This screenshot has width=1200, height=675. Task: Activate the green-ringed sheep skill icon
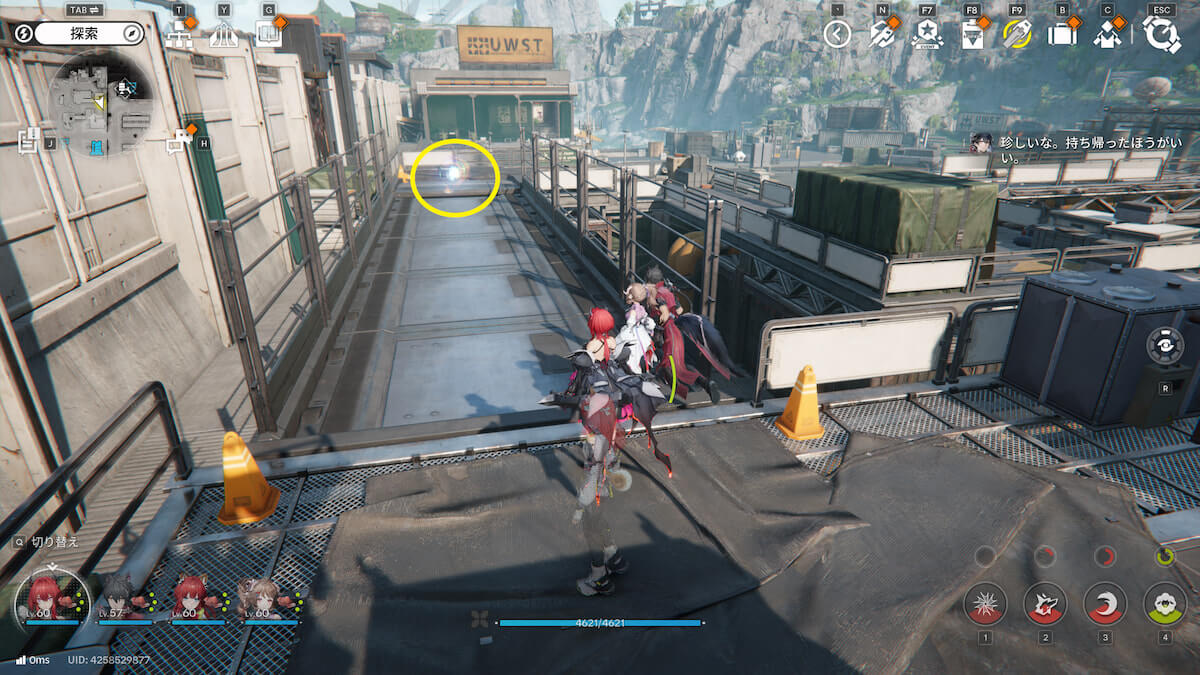click(x=1165, y=603)
